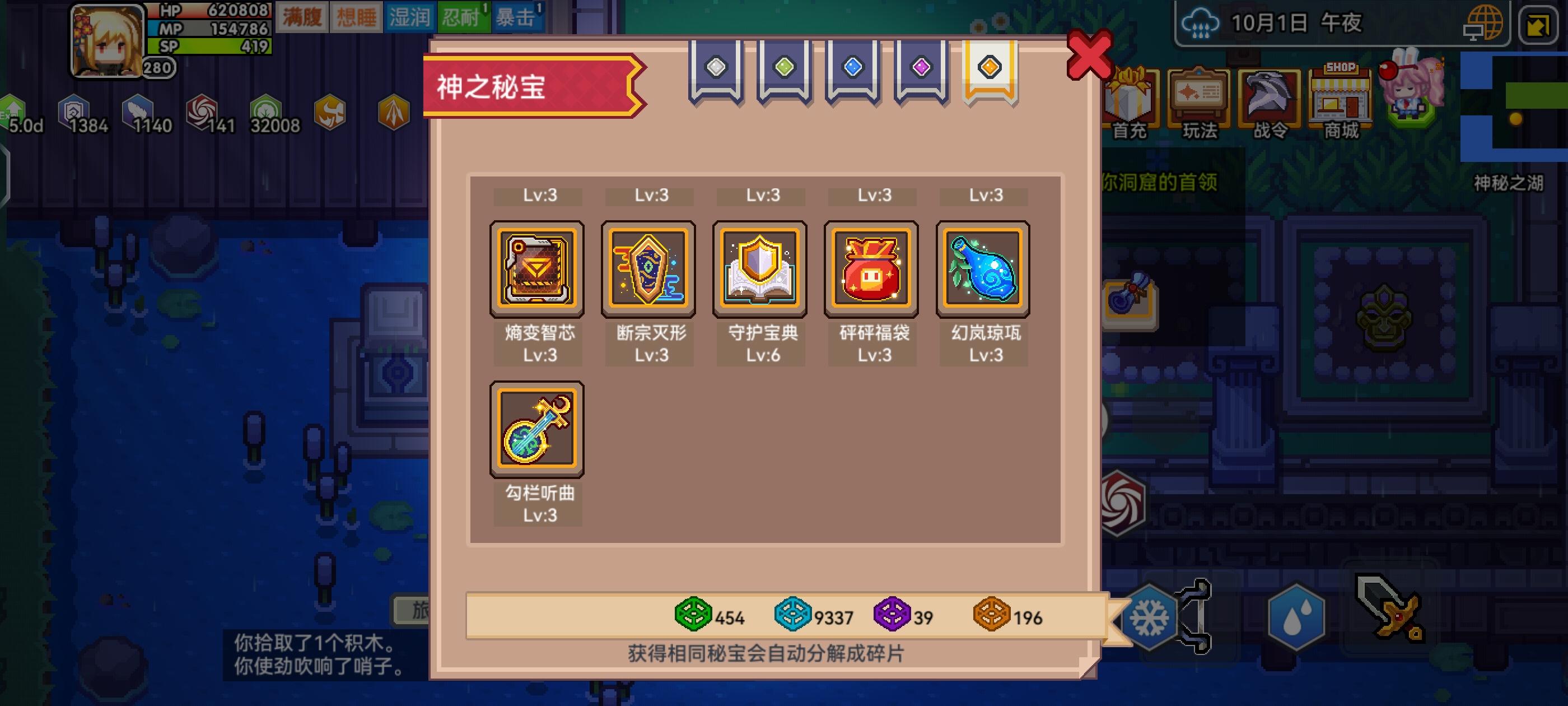Open the 勾栏听曲 instrument treasure
The height and width of the screenshot is (706, 1568).
[x=536, y=430]
